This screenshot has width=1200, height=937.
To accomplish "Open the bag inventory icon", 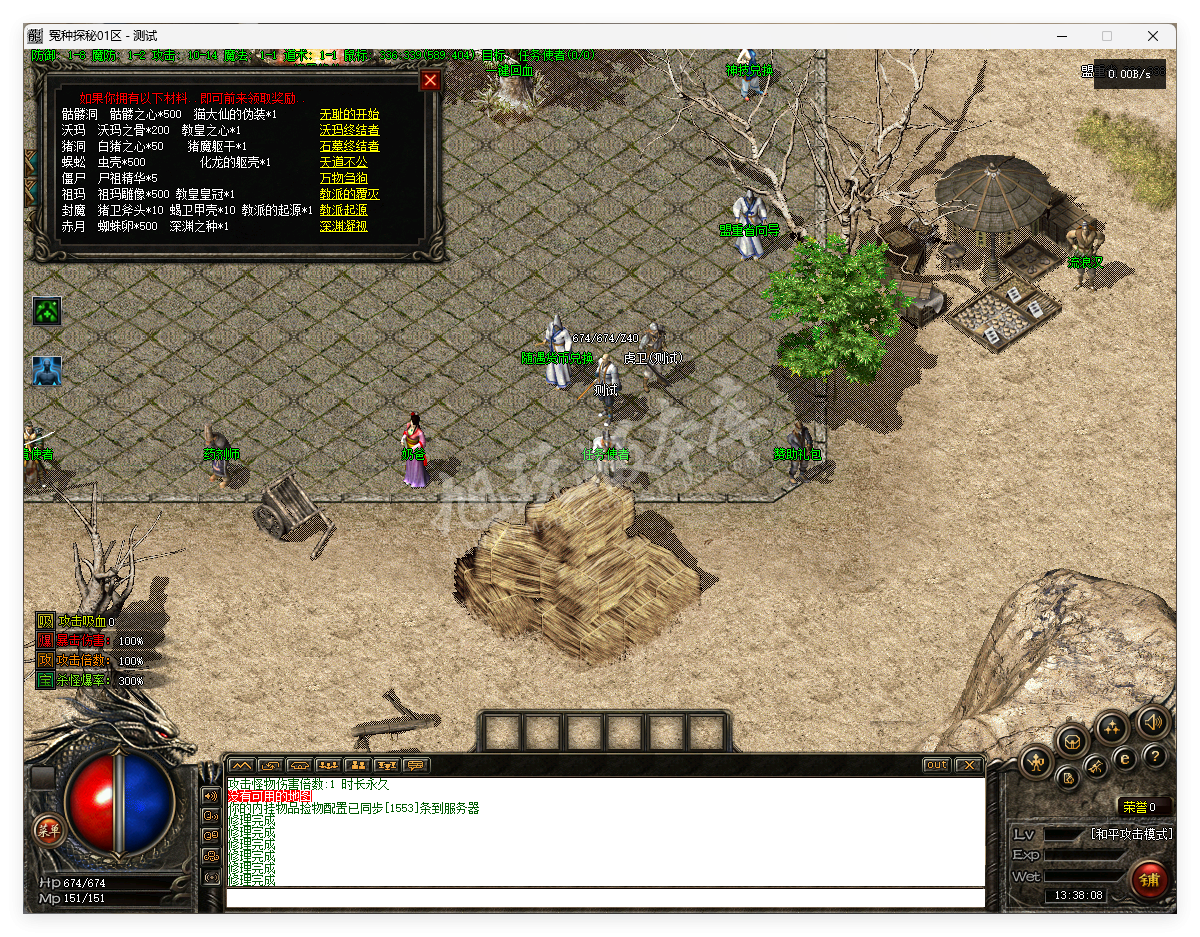I will click(1074, 742).
